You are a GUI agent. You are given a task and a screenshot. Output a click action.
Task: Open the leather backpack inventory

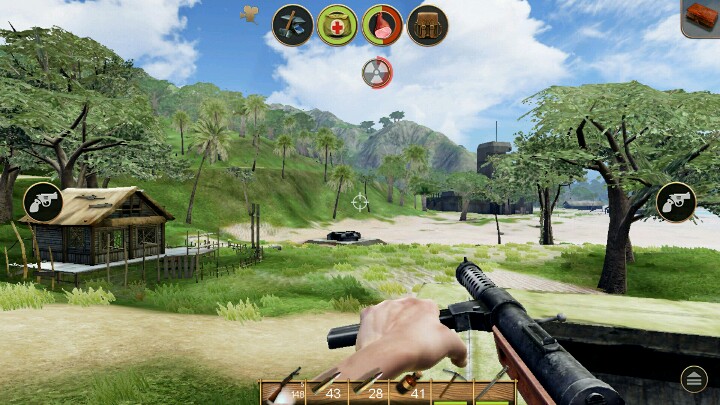[x=427, y=25]
